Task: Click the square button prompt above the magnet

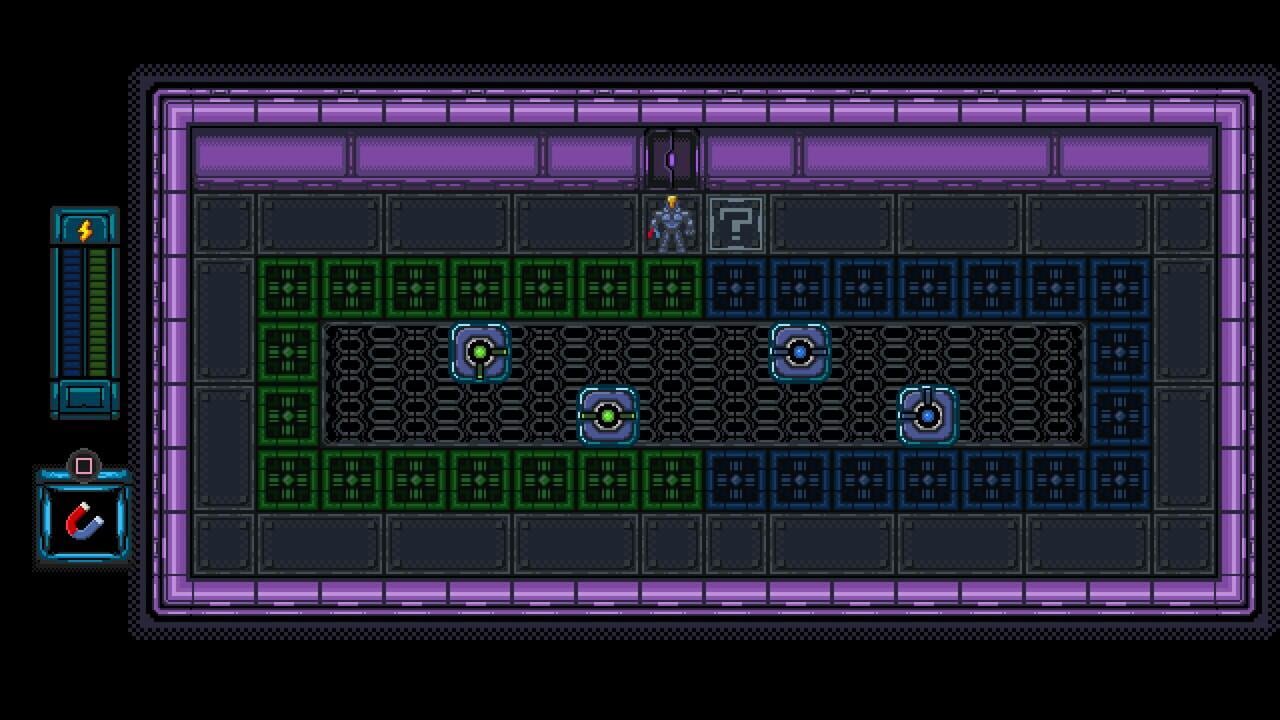Action: (84, 463)
